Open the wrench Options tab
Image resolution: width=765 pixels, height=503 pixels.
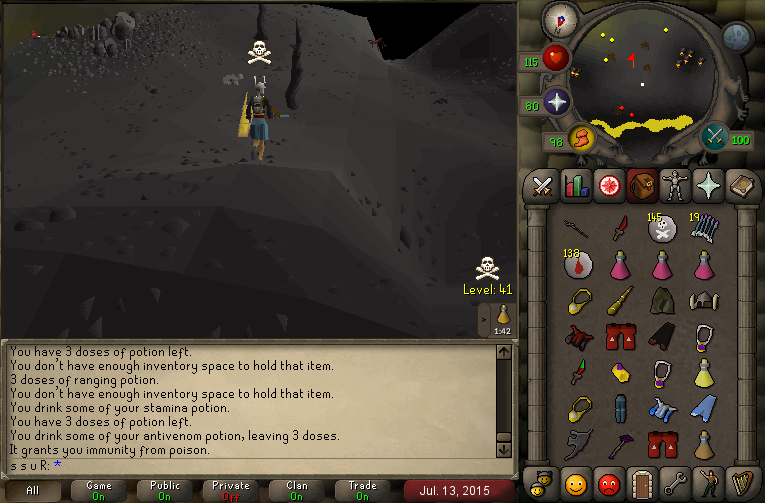pos(672,482)
